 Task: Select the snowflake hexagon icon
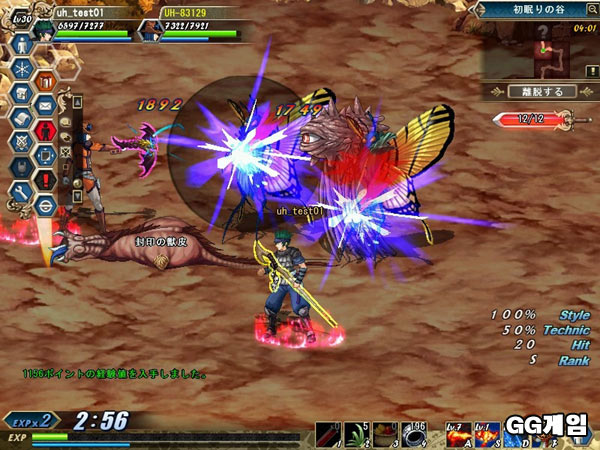(x=20, y=68)
